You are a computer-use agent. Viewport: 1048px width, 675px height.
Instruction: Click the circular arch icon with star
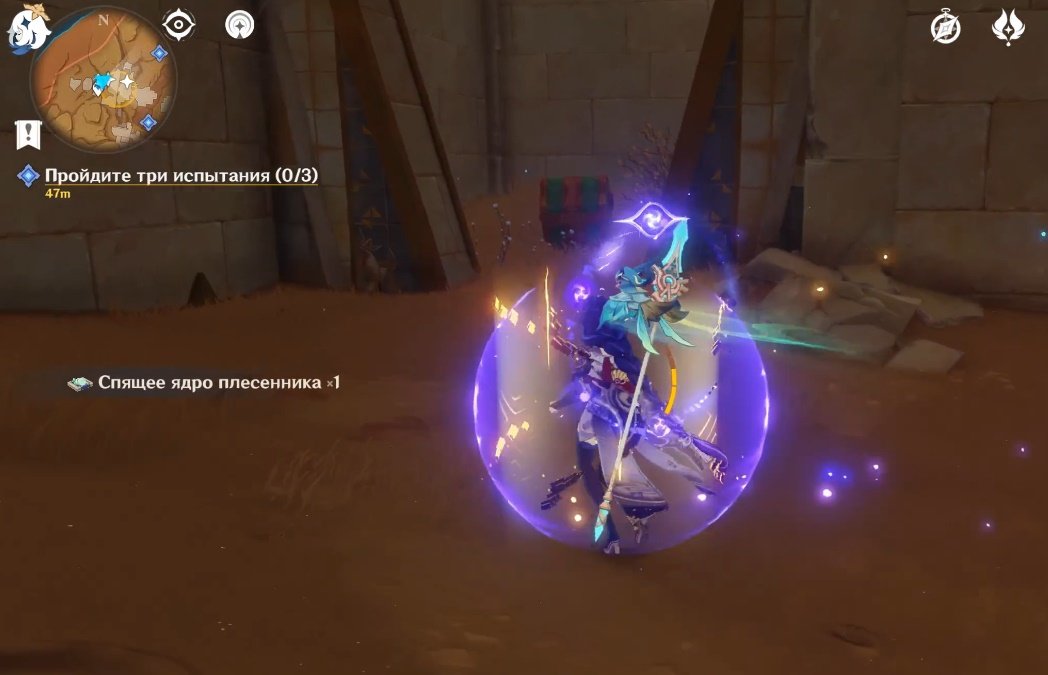click(239, 25)
